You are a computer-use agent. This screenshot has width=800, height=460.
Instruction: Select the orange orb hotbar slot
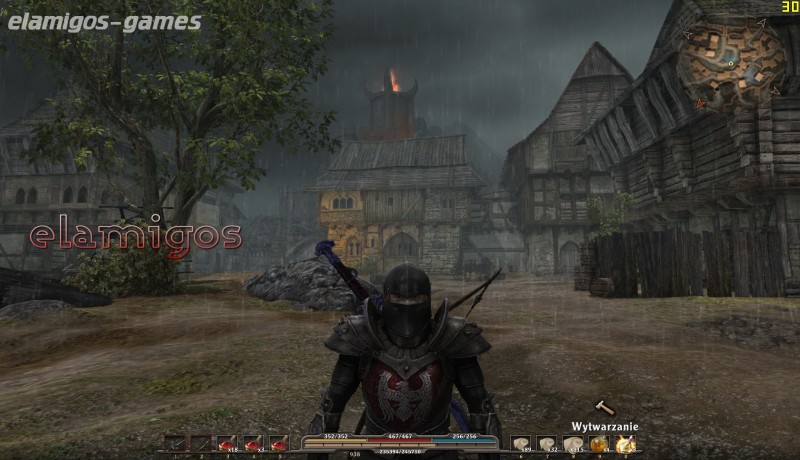(599, 444)
